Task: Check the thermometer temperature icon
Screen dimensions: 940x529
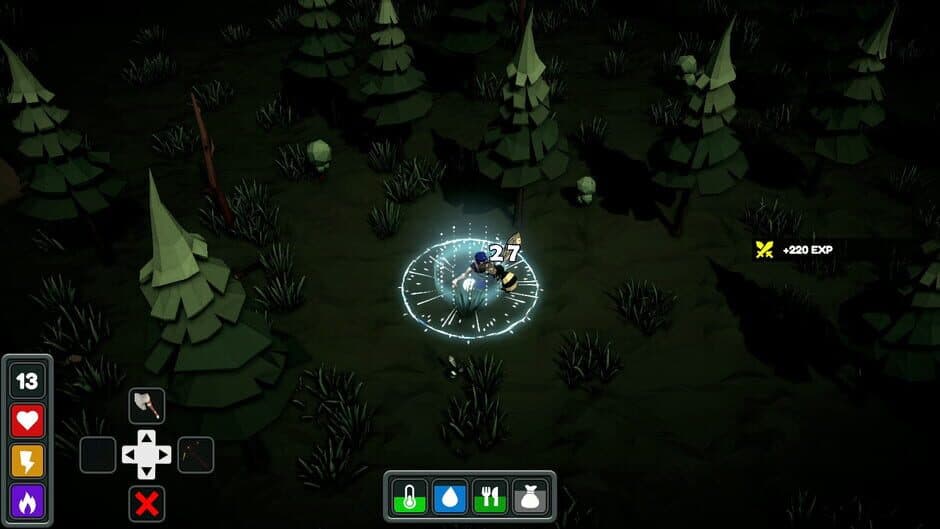Action: click(408, 496)
